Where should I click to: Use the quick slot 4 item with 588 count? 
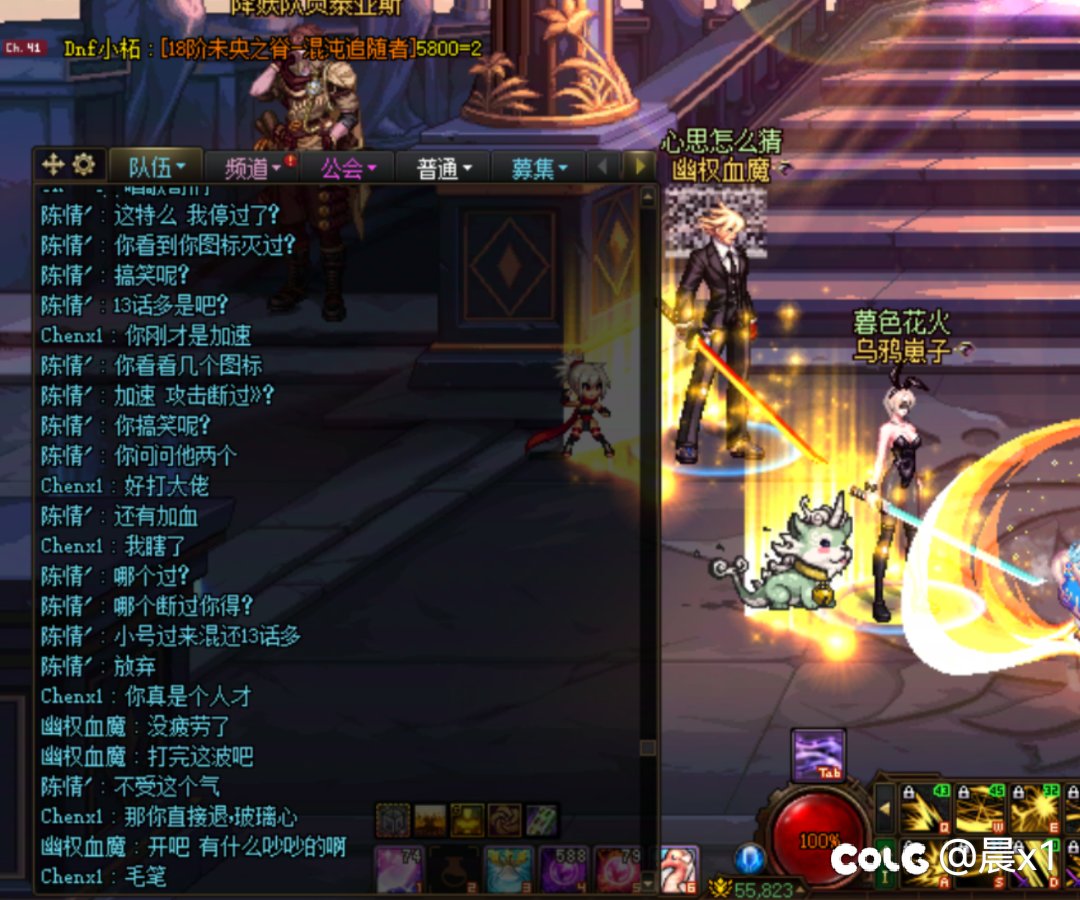(x=563, y=869)
